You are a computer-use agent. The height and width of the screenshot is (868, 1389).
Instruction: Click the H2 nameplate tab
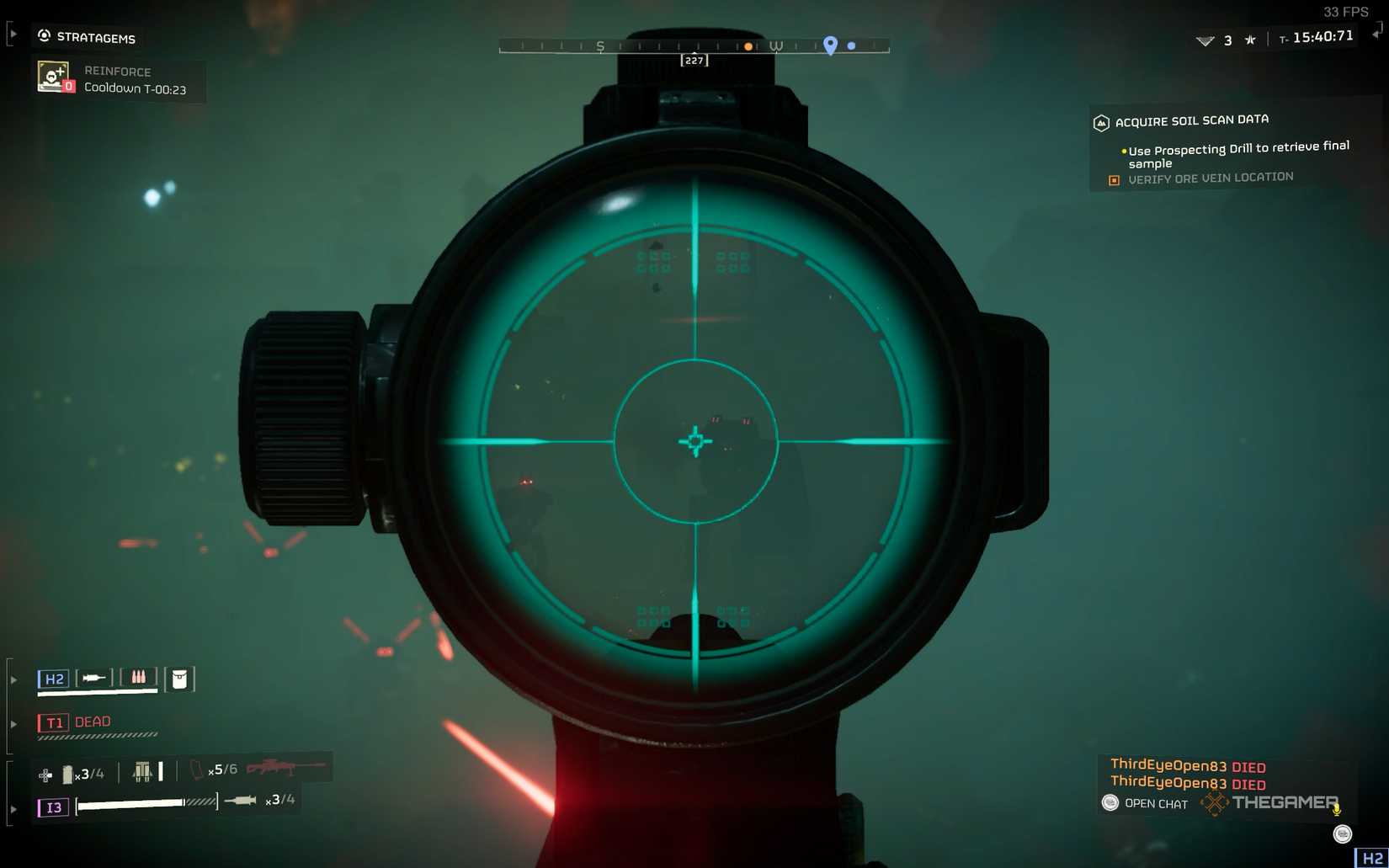[x=54, y=678]
